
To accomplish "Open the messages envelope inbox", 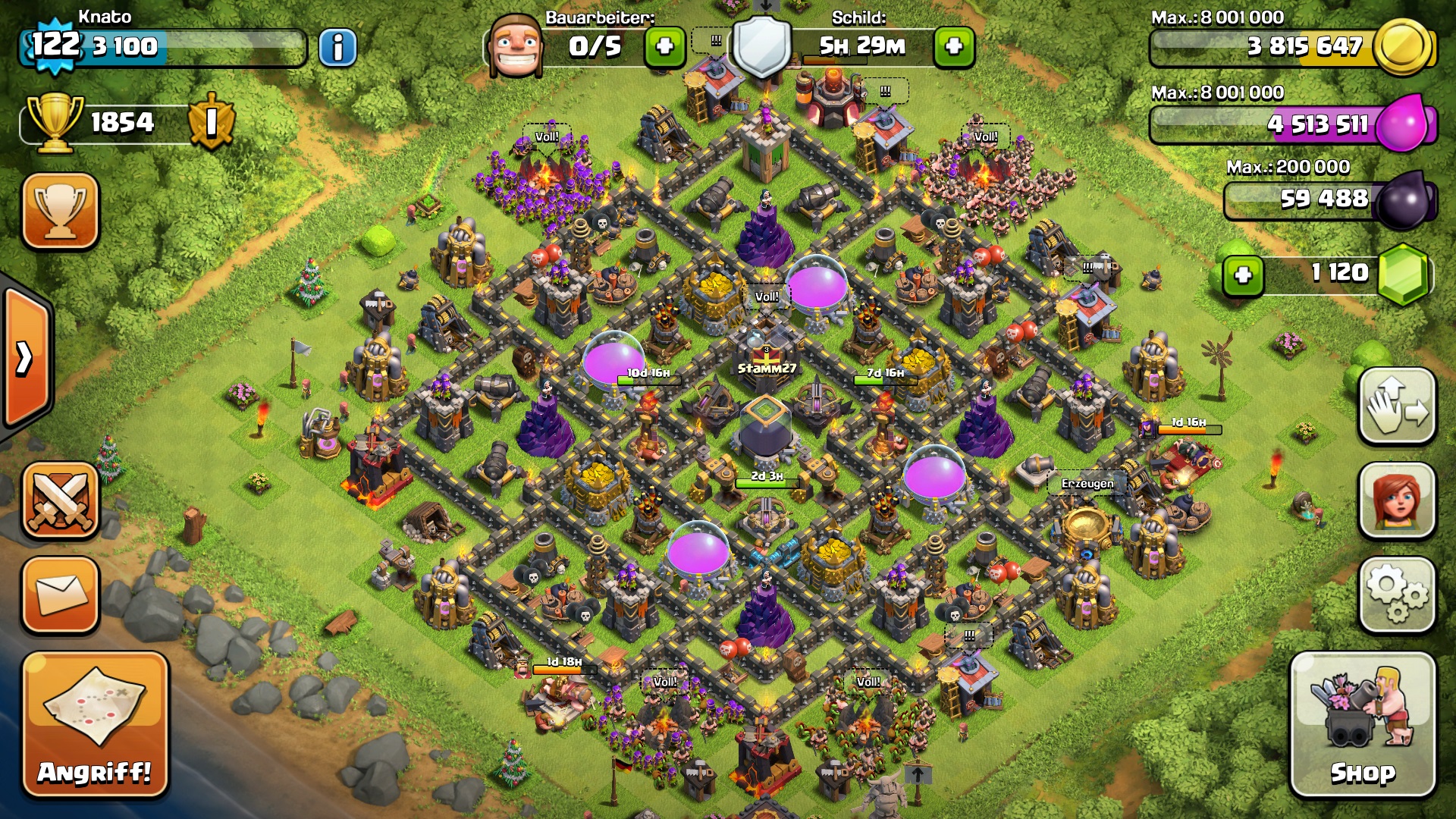I will click(61, 595).
